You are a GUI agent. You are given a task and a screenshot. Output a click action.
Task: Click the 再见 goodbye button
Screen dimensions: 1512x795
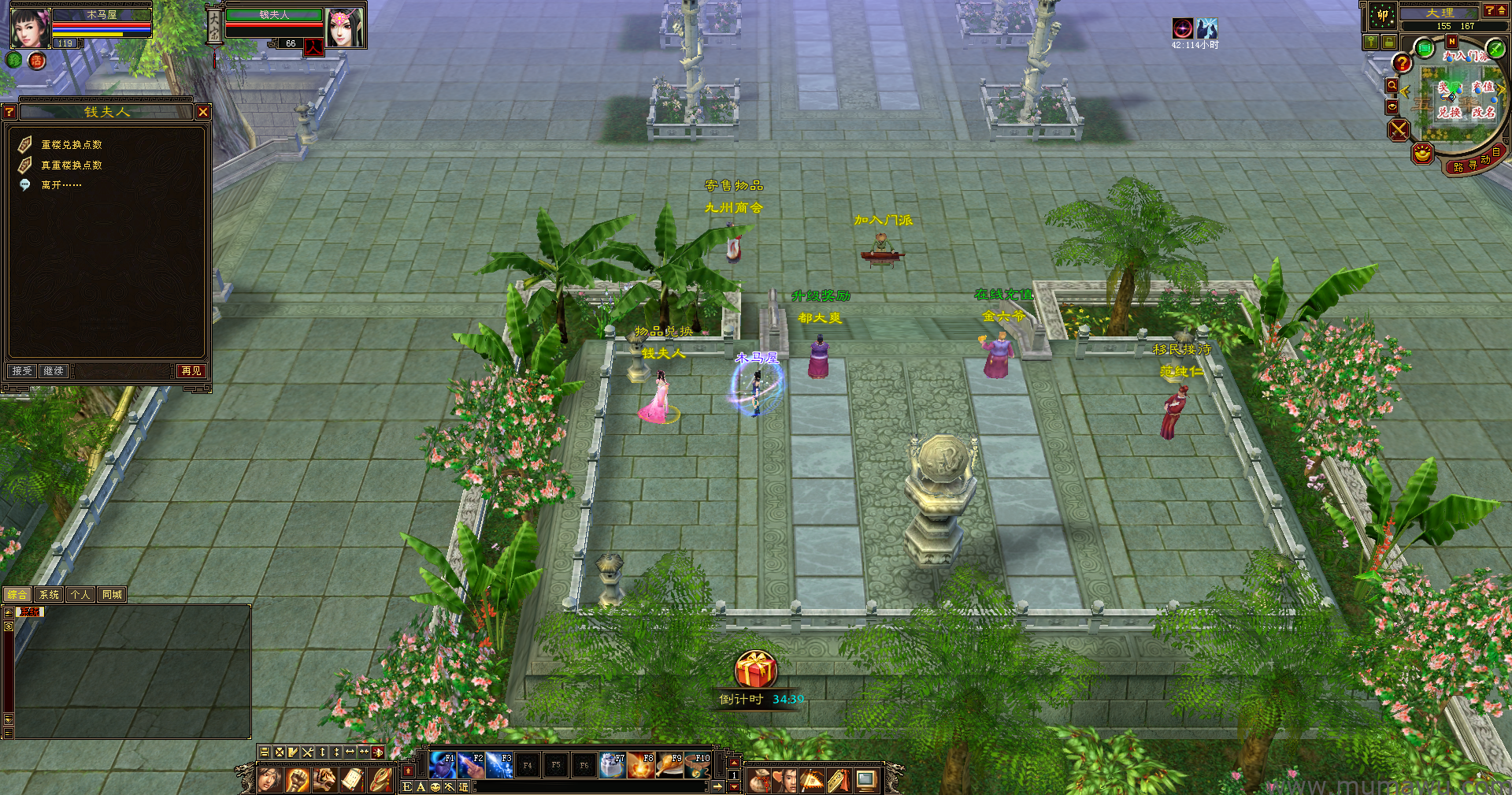(191, 370)
